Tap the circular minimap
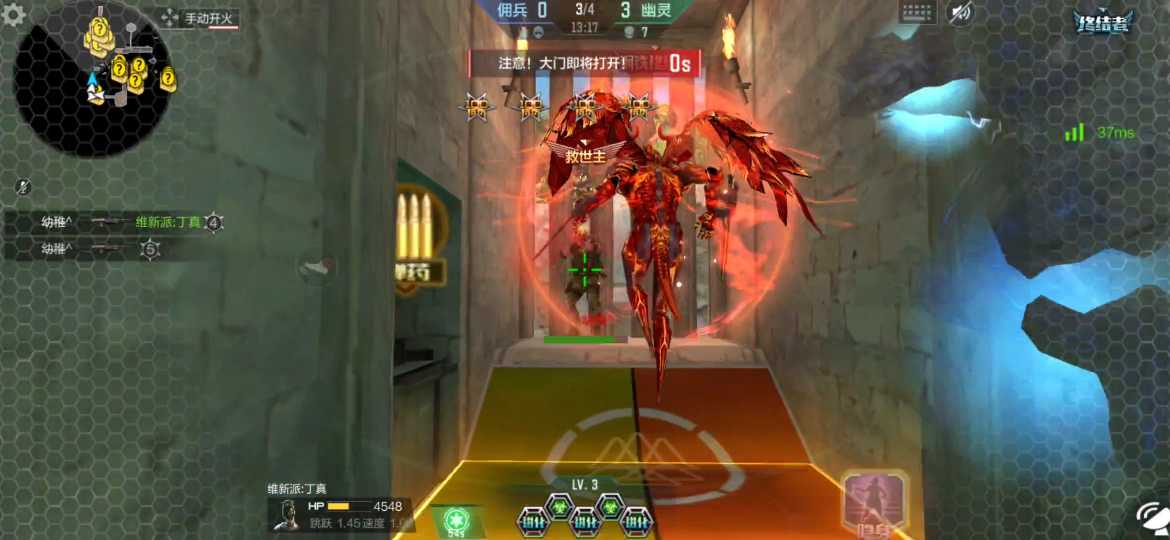Viewport: 1170px width, 540px height. pyautogui.click(x=93, y=80)
